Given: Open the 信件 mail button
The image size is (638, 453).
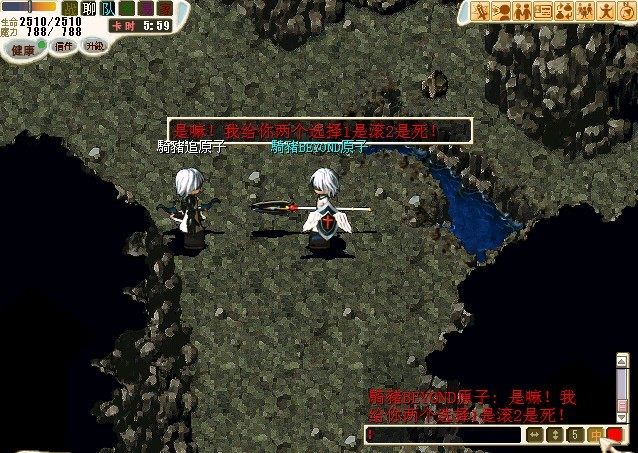Looking at the screenshot, I should (x=64, y=46).
